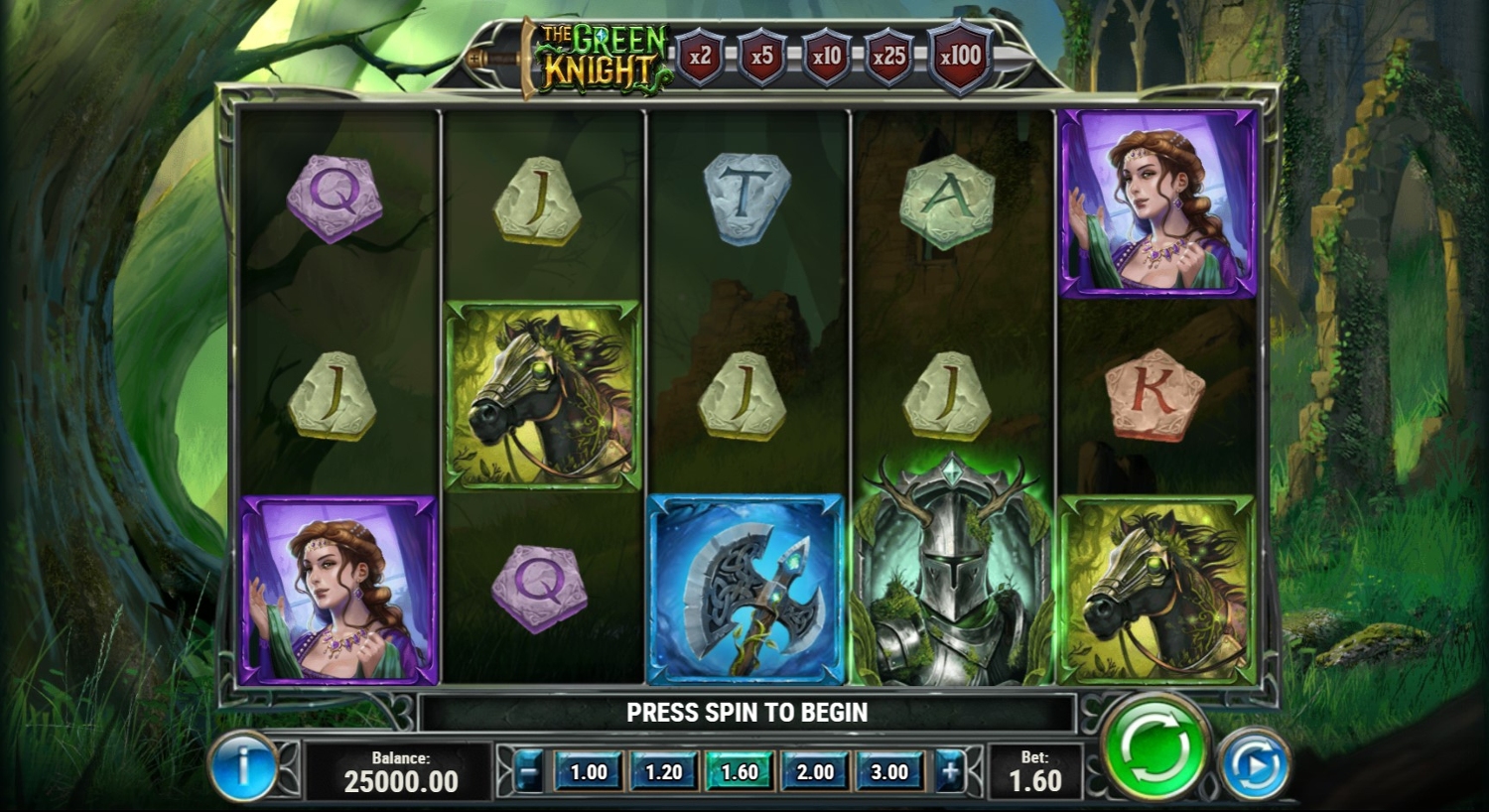Set the bet to 2.00
This screenshot has width=1489, height=812.
(815, 771)
